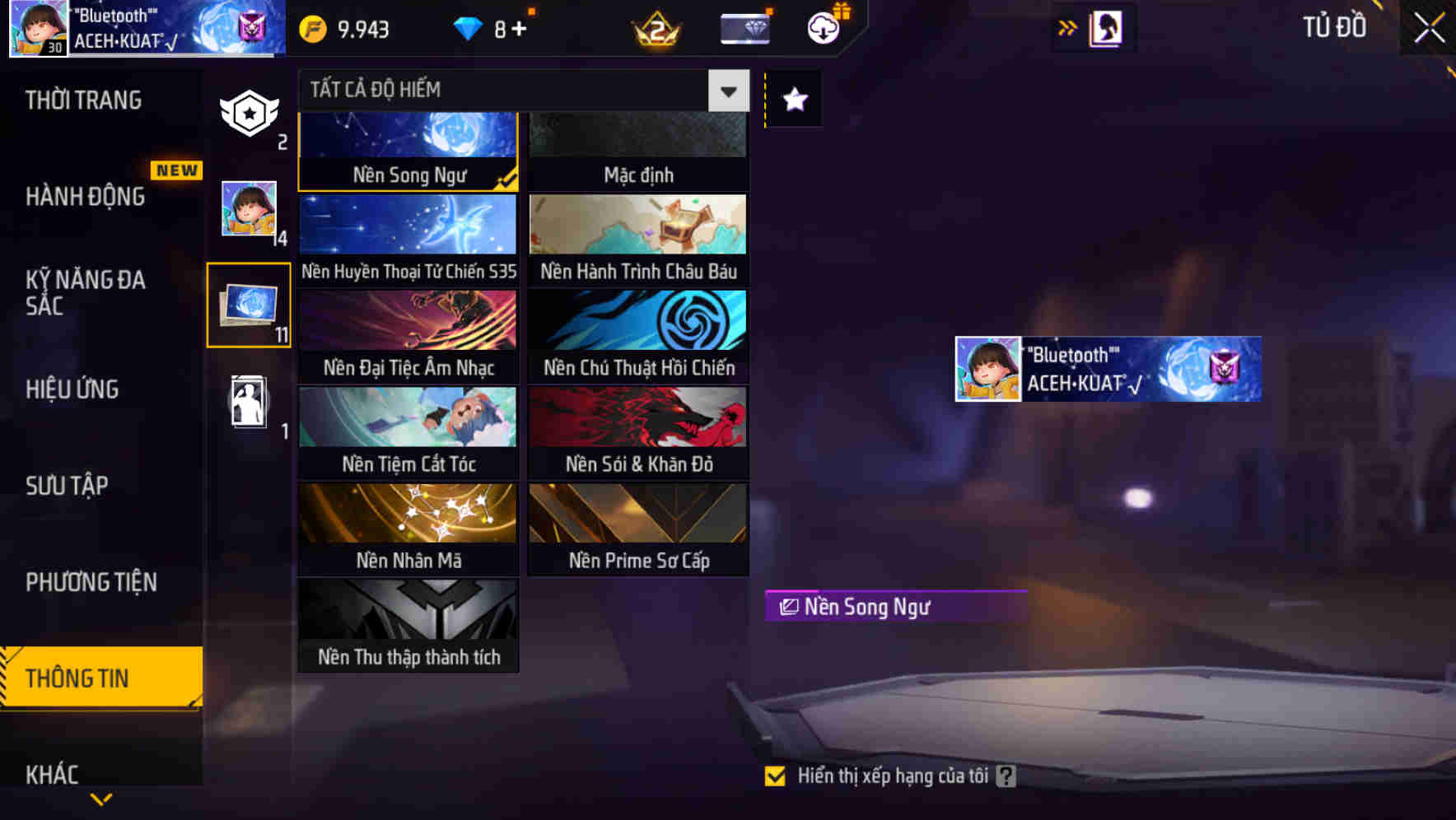Open the 'TẤT CẢ ĐỘ HIẾM' rarity dropdown
Image resolution: width=1456 pixels, height=820 pixels.
[726, 91]
